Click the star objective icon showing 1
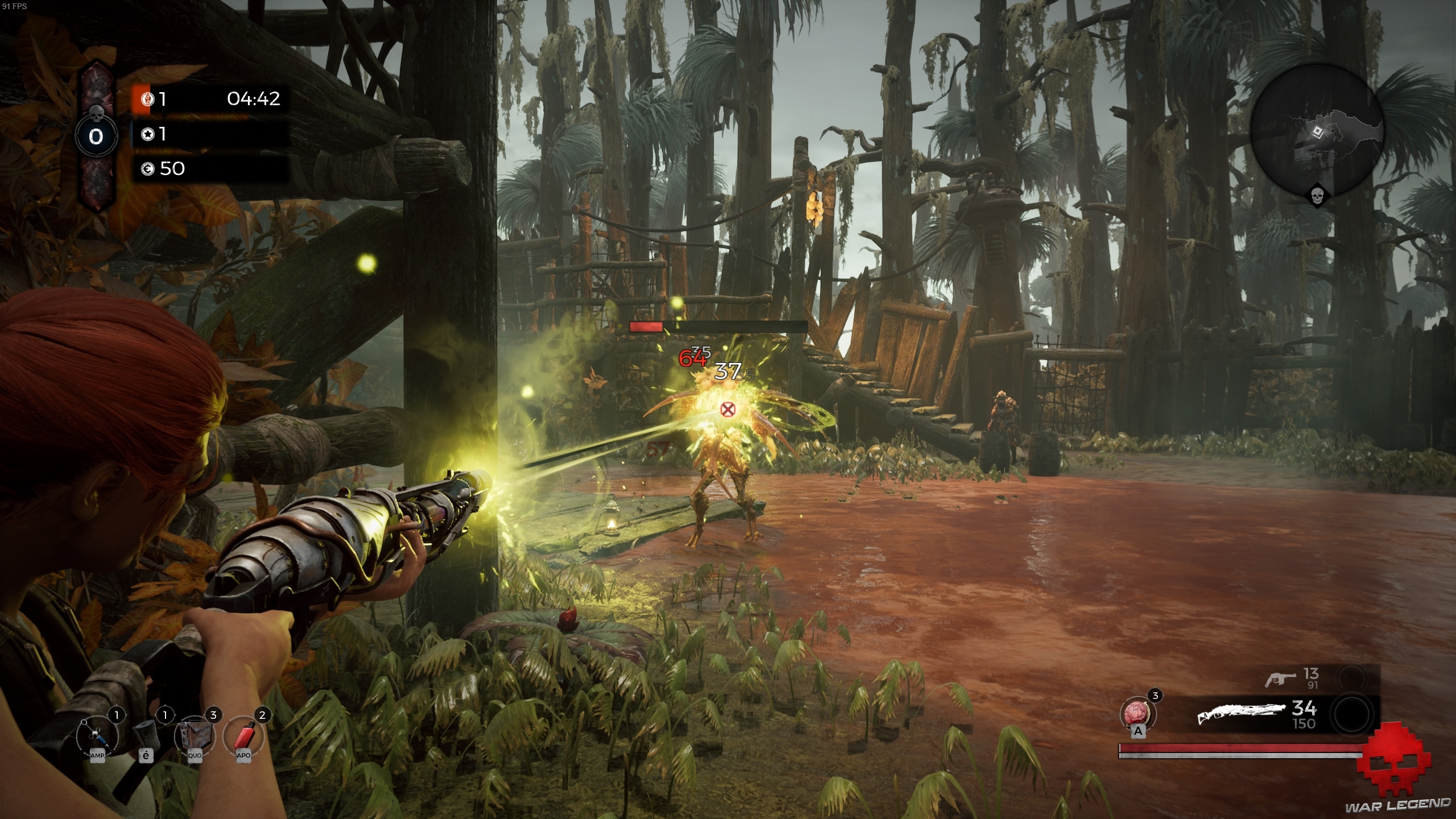This screenshot has height=819, width=1456. [149, 134]
